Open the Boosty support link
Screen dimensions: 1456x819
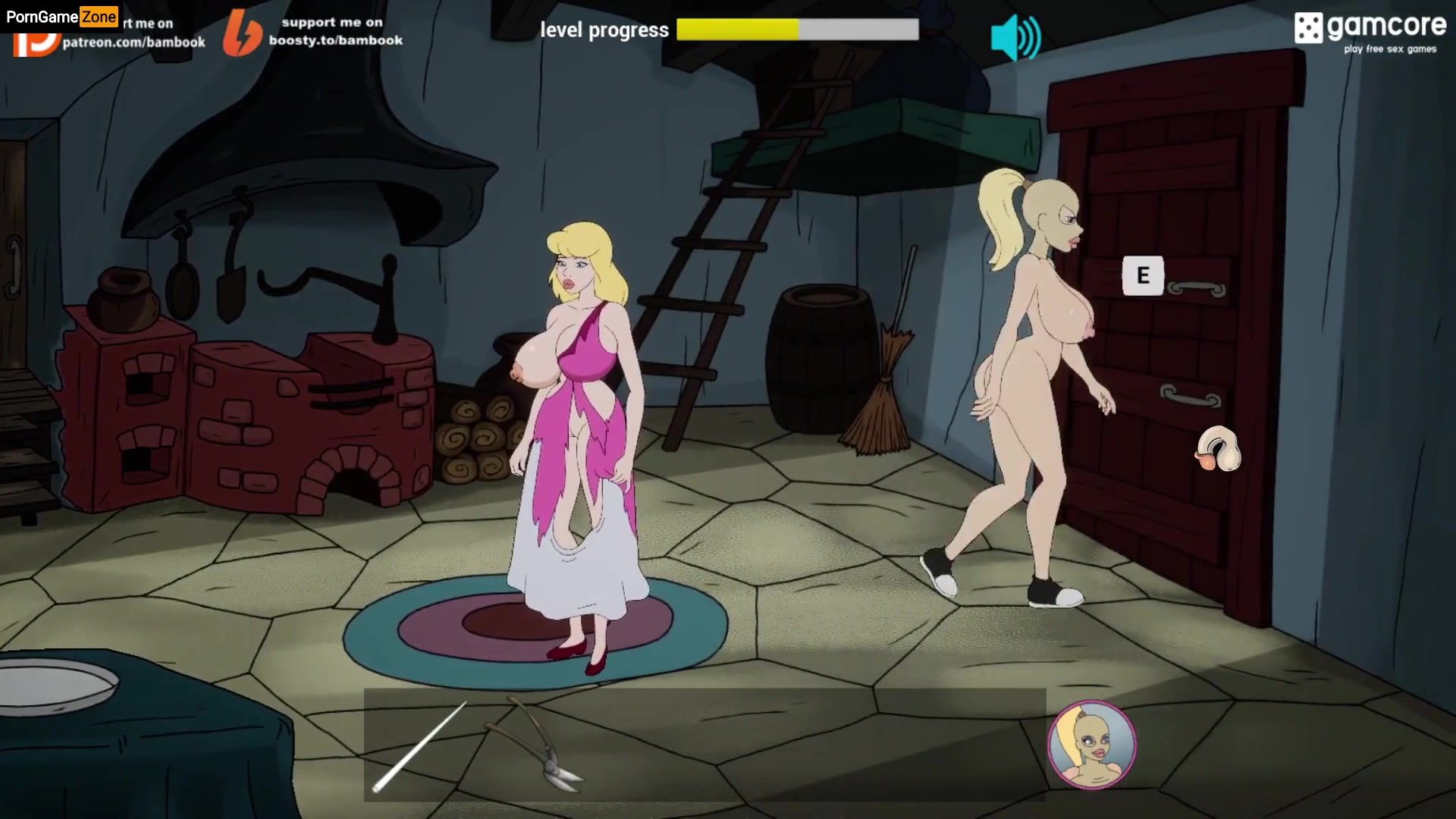(x=314, y=33)
